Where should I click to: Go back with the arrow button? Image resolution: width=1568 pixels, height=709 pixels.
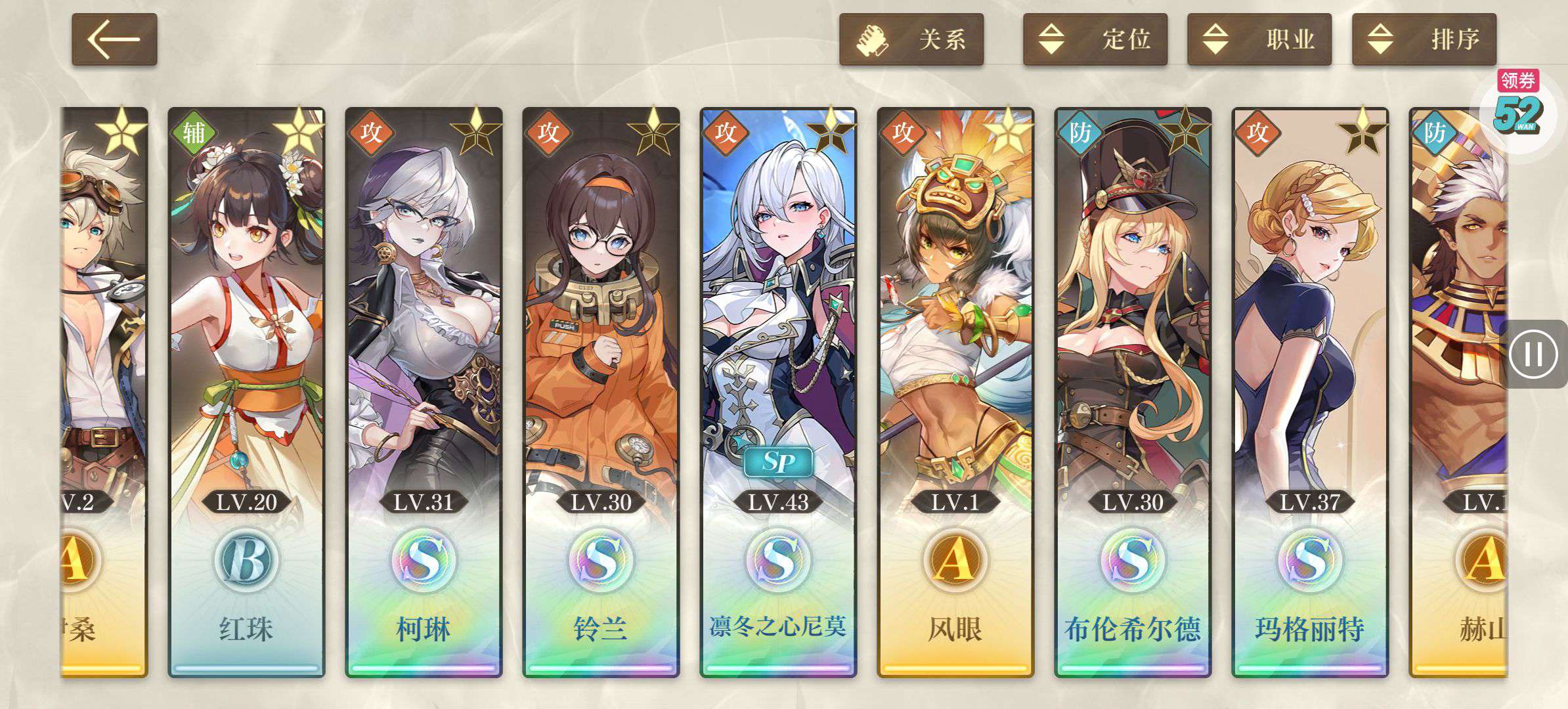point(114,39)
